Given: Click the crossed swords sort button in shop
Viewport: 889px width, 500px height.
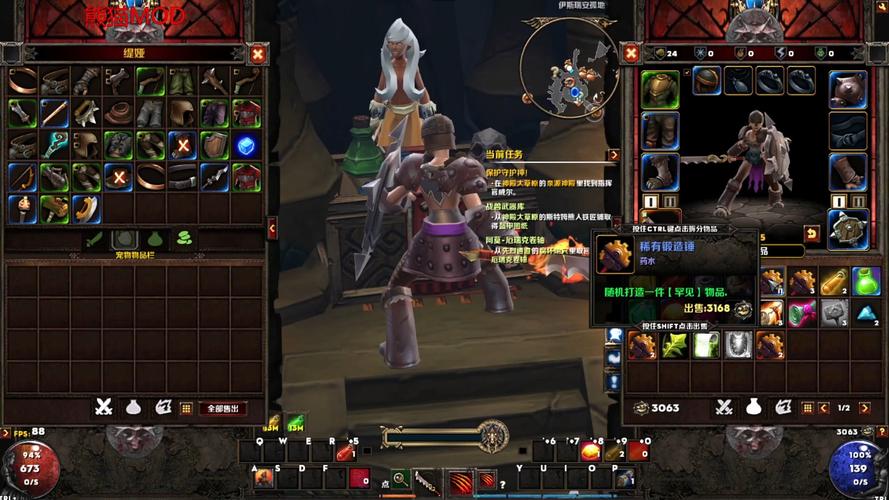Looking at the screenshot, I should 103,408.
